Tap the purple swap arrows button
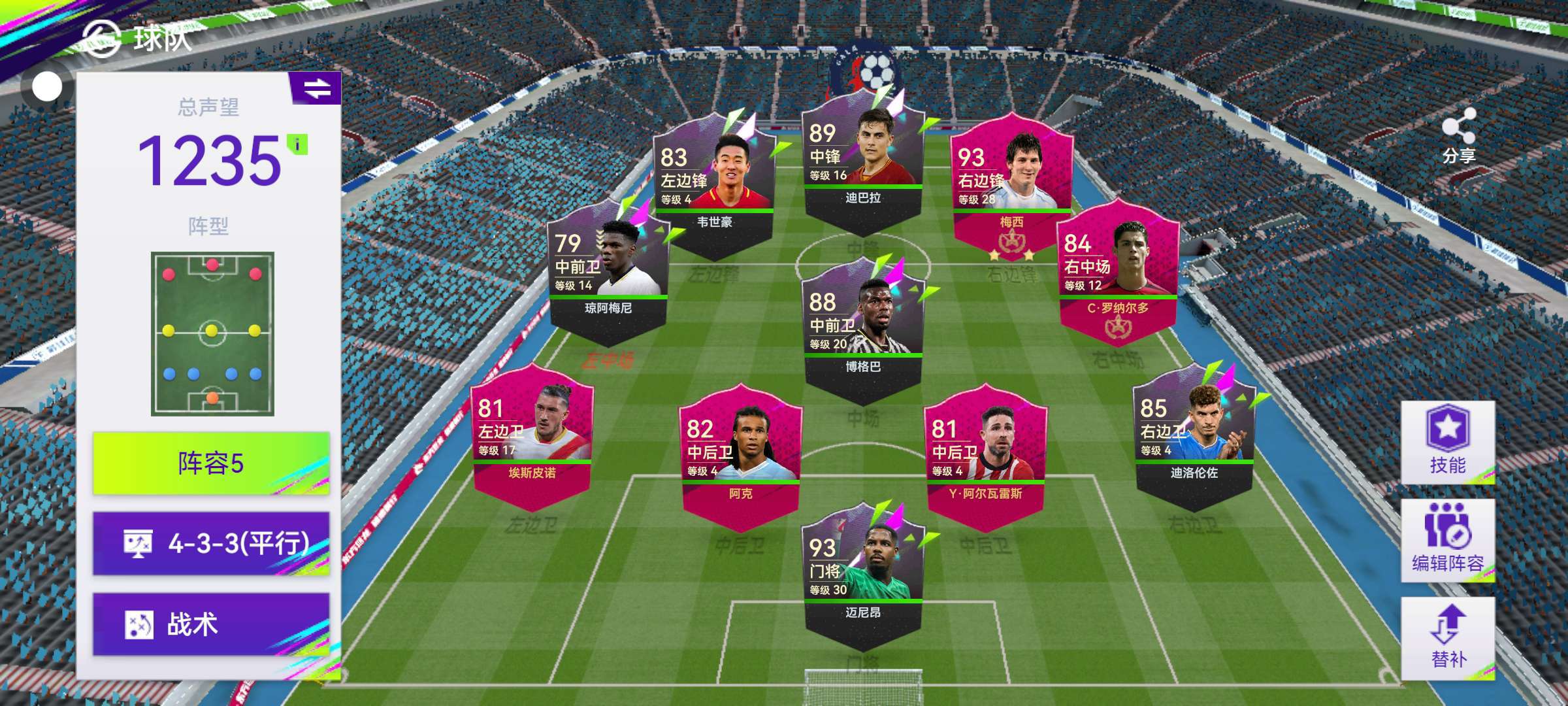 click(317, 89)
